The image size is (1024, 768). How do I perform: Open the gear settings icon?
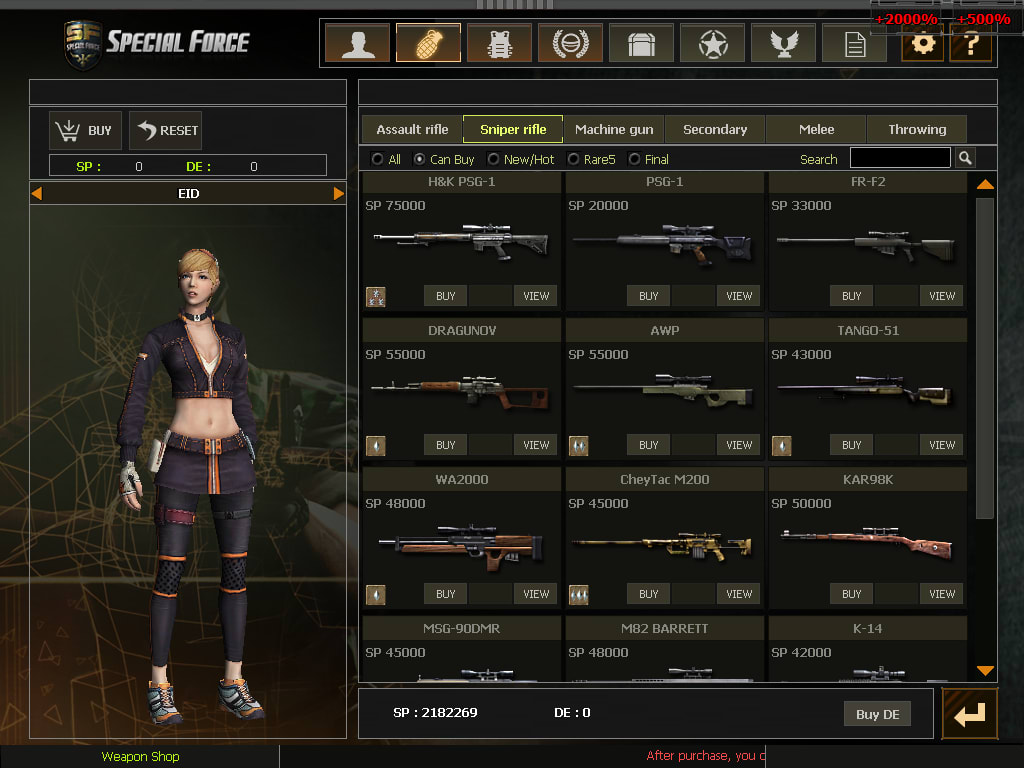coord(922,44)
